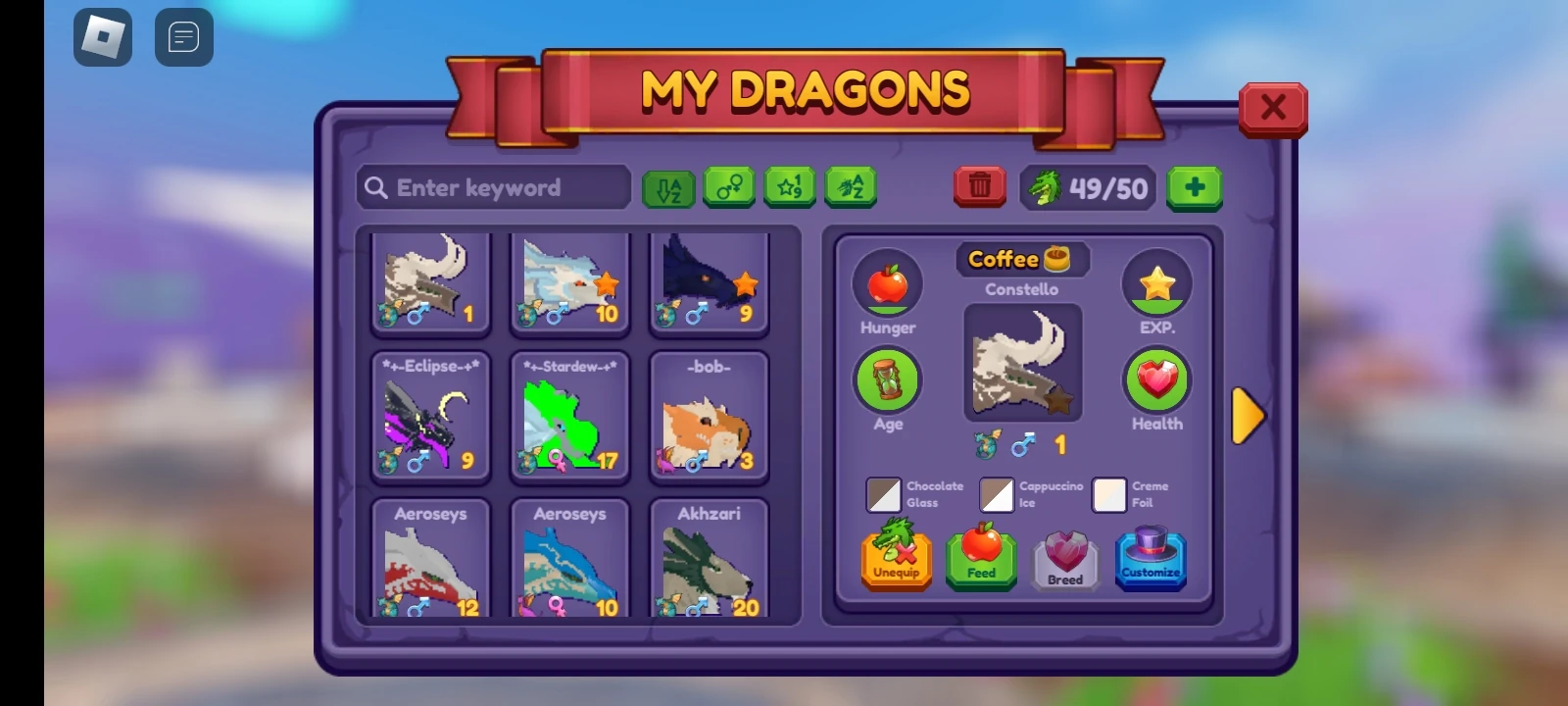Sort dragons by star level

(x=791, y=187)
